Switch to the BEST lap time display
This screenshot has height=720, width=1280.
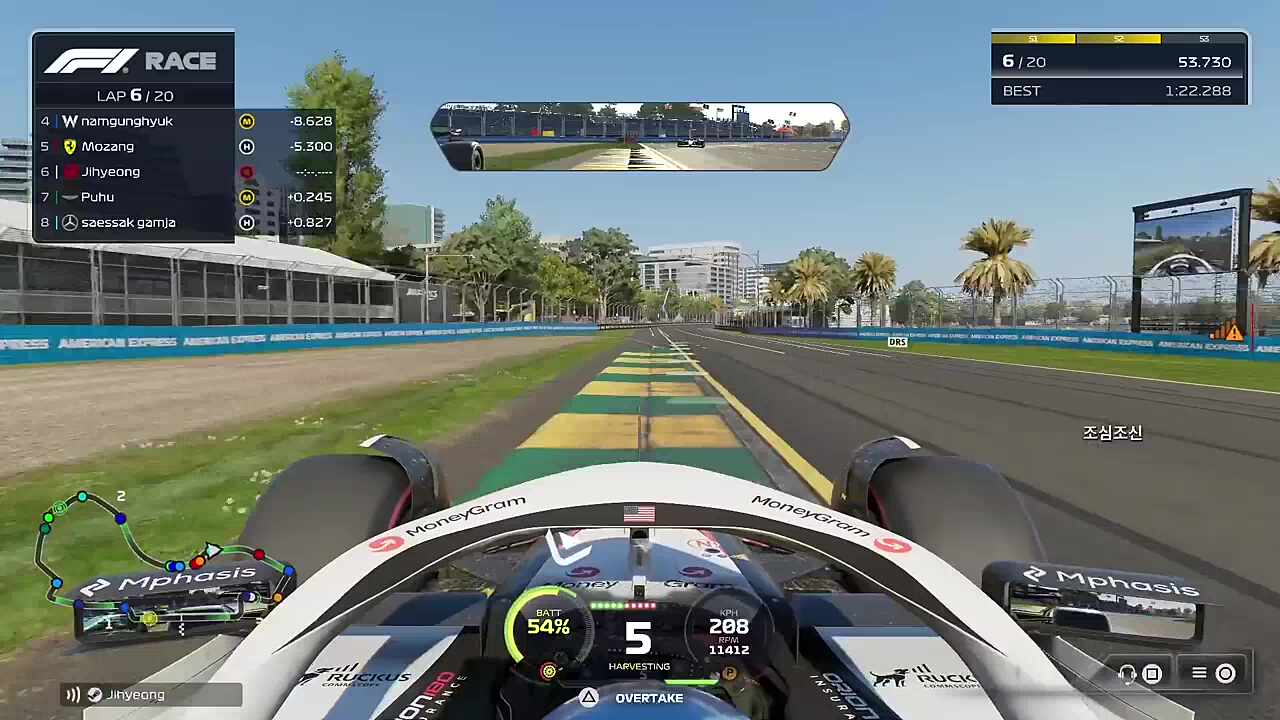[1118, 91]
